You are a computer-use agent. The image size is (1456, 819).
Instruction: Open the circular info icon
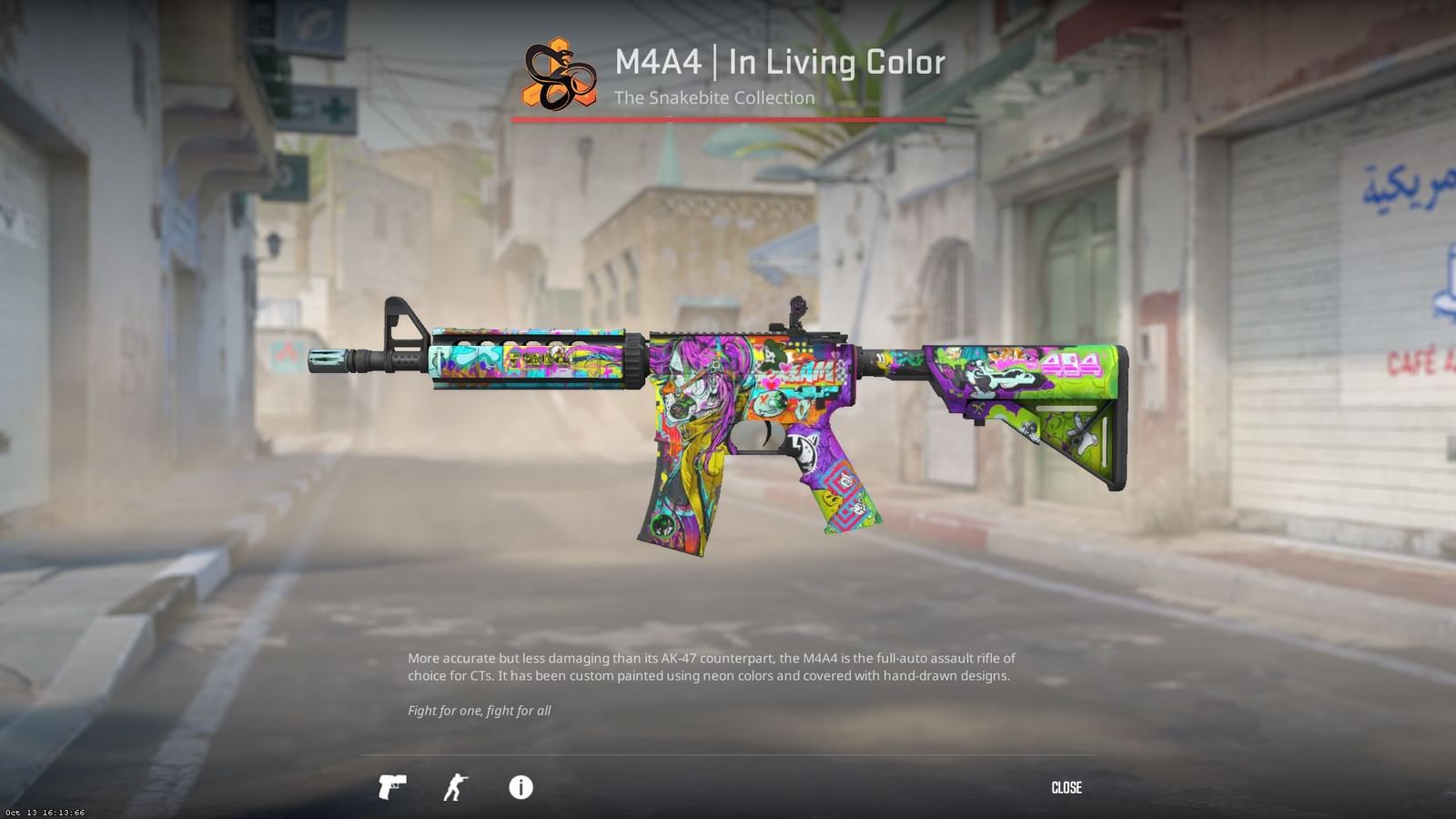(x=521, y=788)
